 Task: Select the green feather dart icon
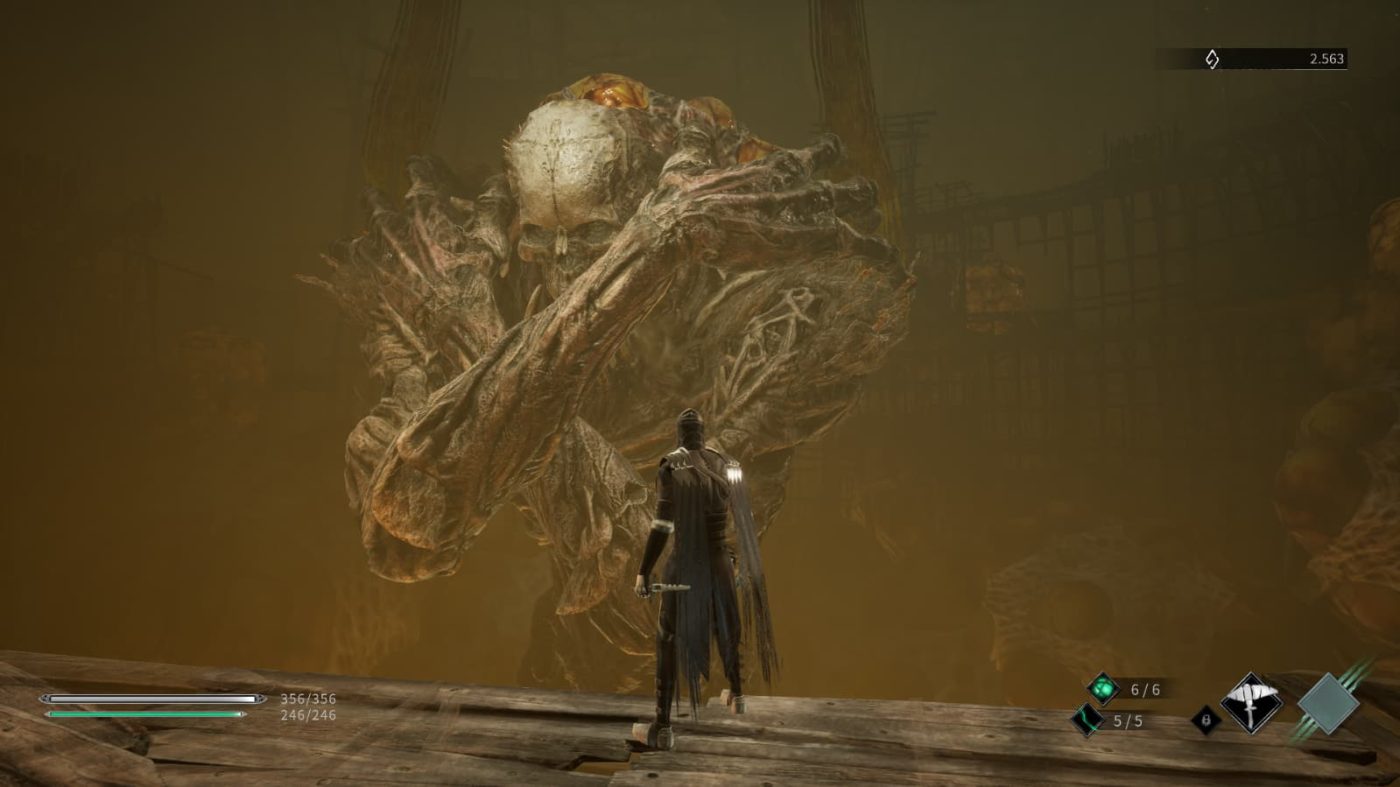coord(1088,720)
